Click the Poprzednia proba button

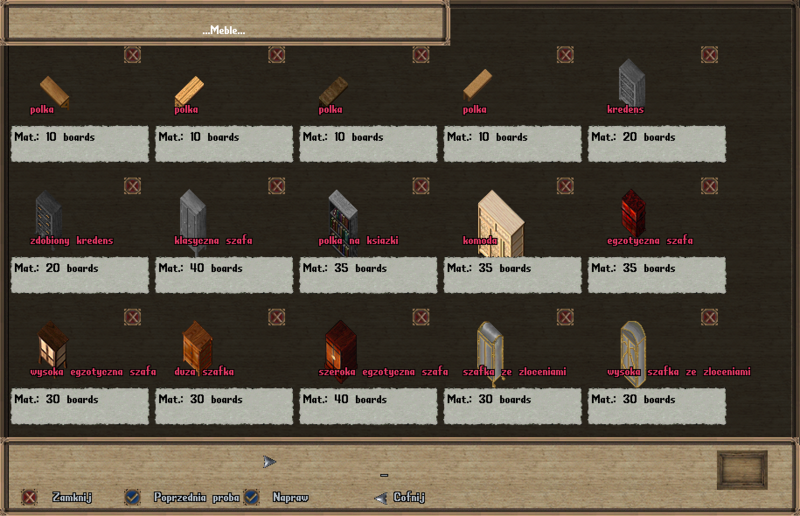tap(132, 497)
